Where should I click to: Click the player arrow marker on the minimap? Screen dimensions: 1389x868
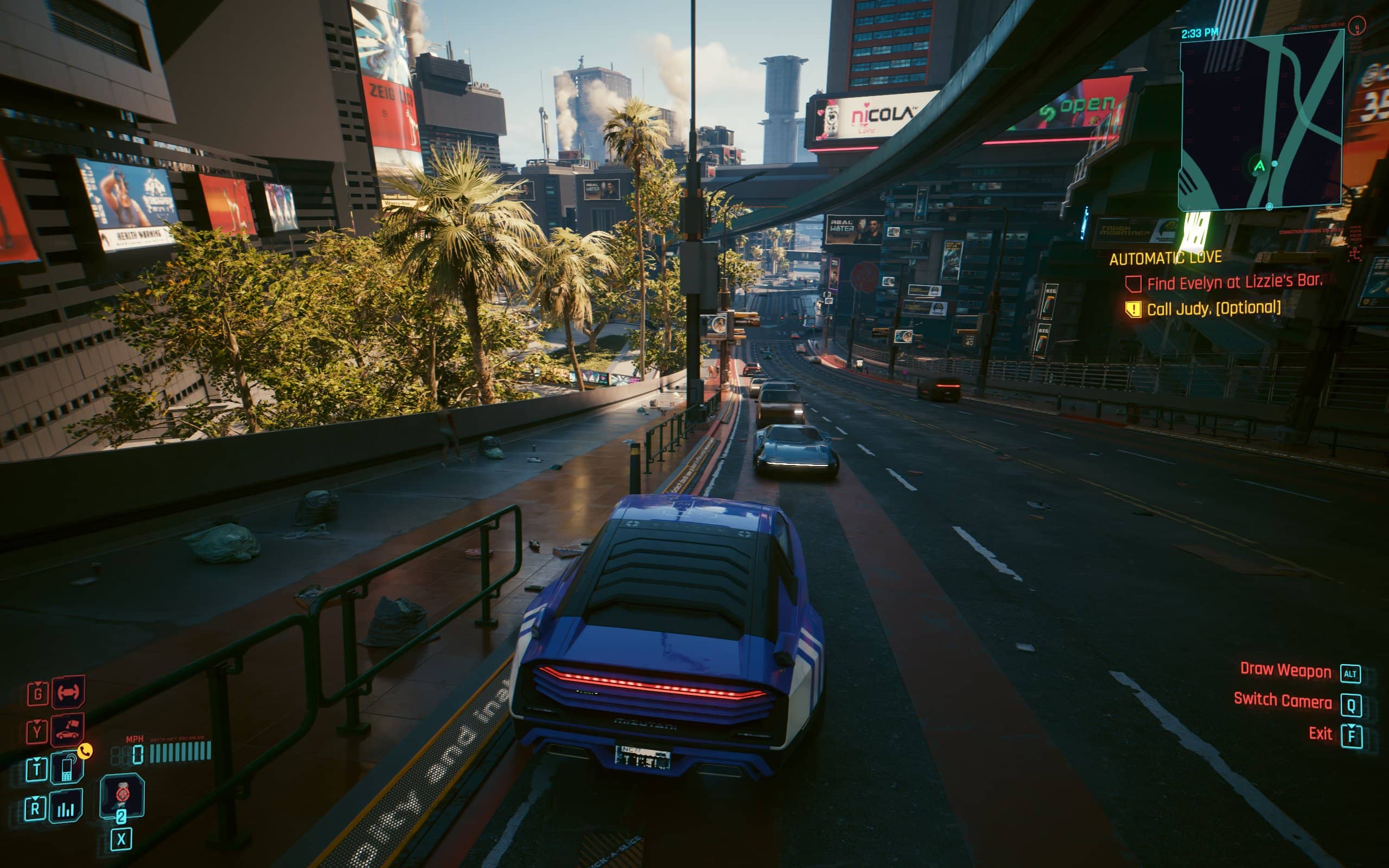click(x=1259, y=167)
